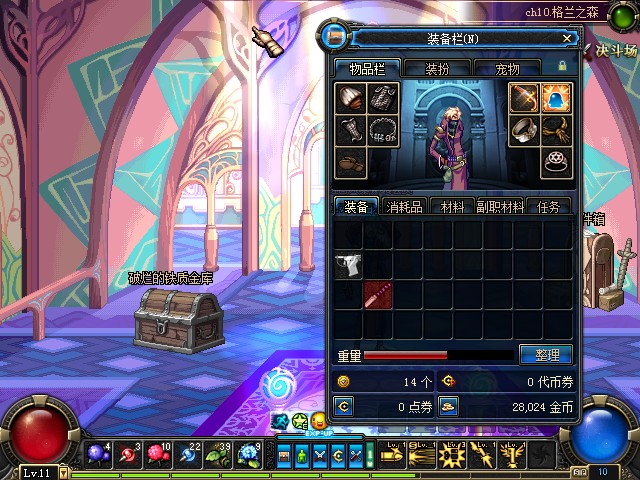Pick the red sword item in inventory
640x480 pixels.
pos(378,295)
